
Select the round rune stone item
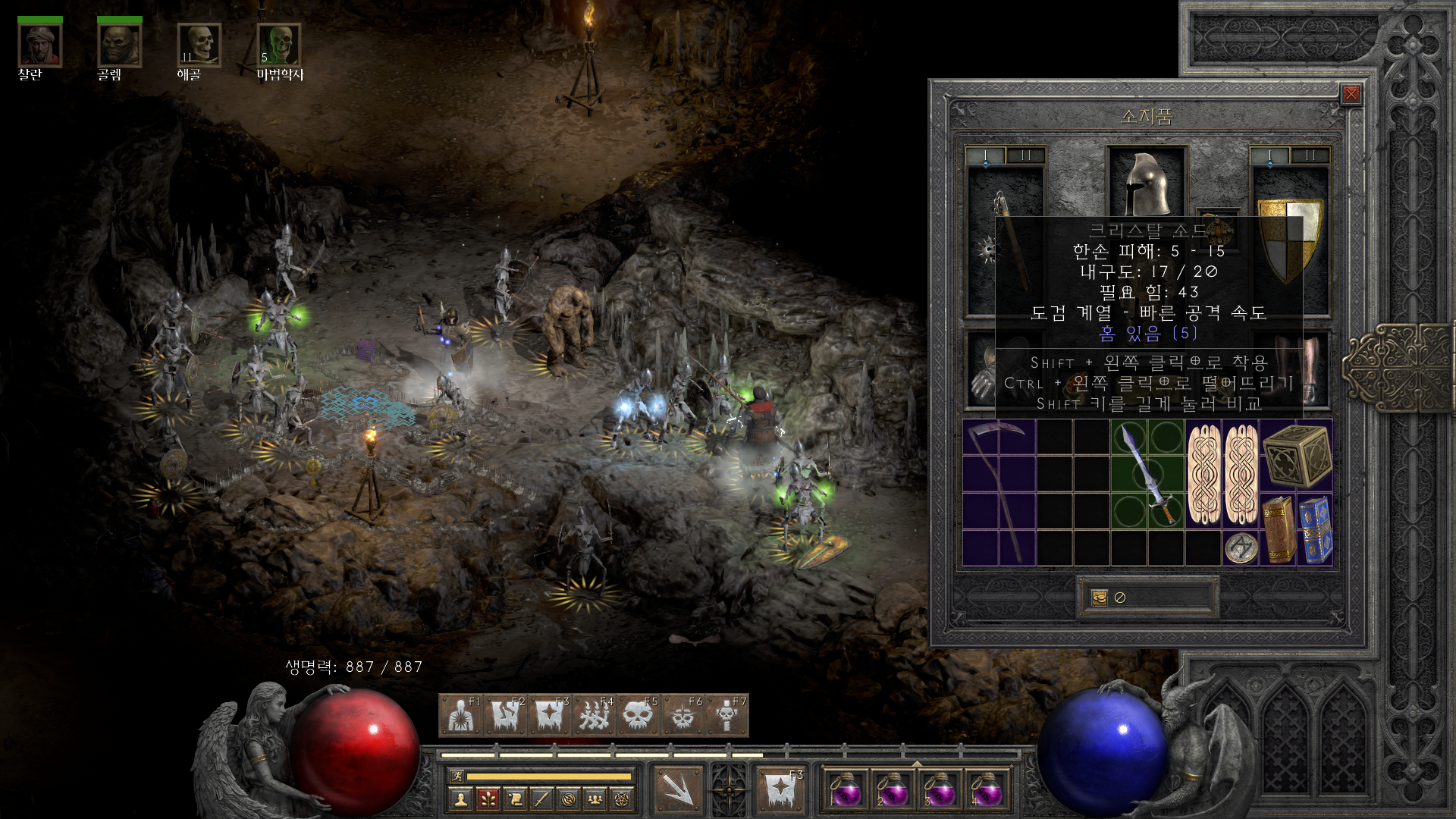1241,548
